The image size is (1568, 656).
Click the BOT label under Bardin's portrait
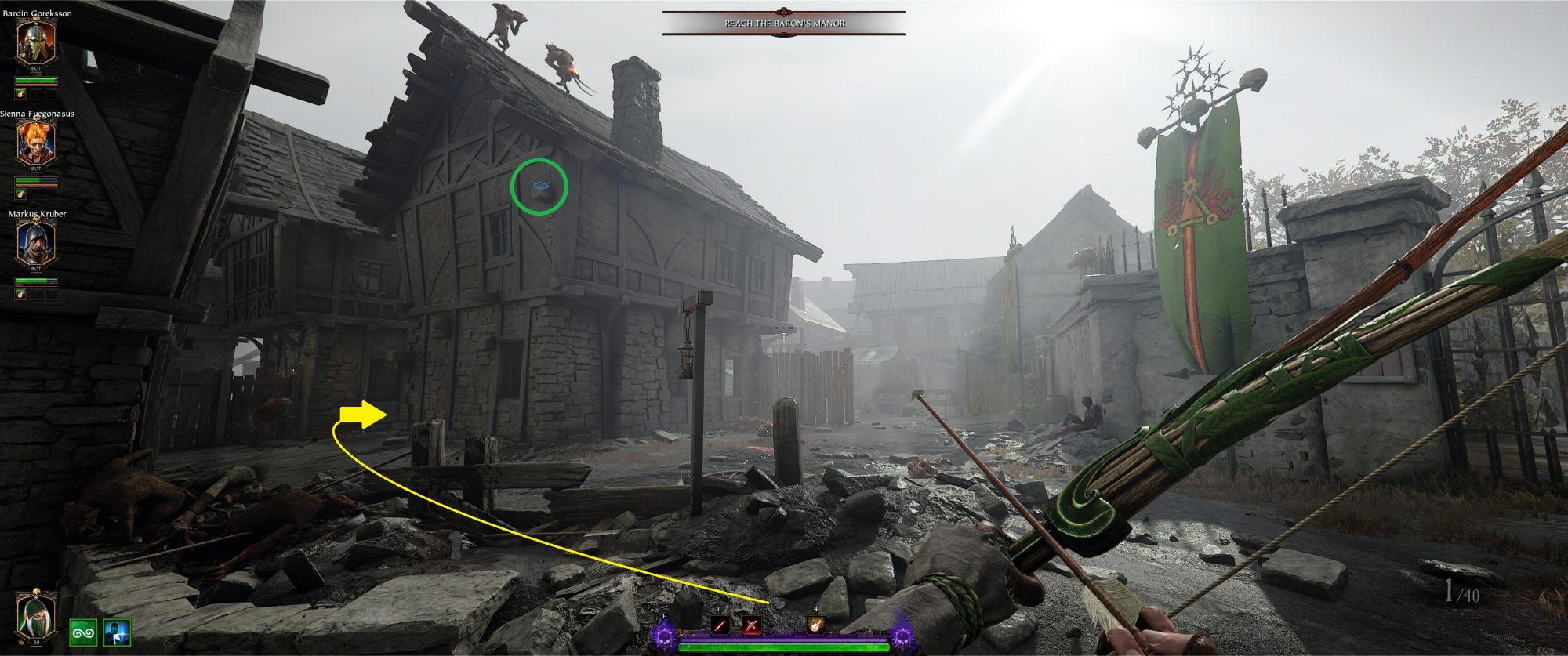[x=34, y=68]
